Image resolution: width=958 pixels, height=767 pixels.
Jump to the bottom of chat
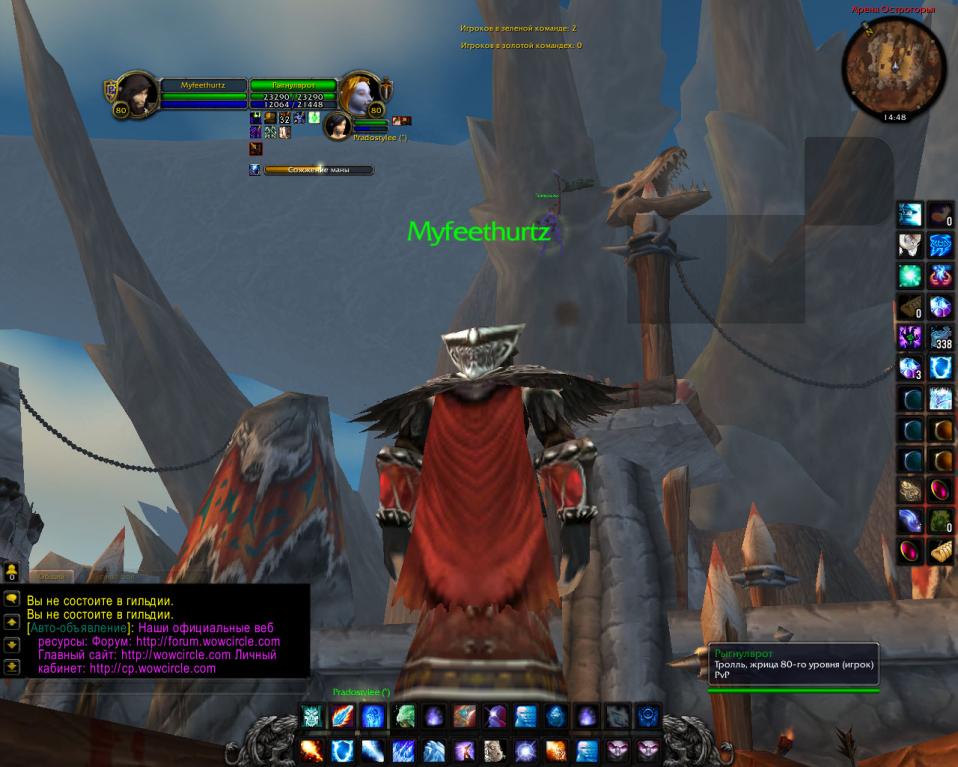pyautogui.click(x=12, y=665)
